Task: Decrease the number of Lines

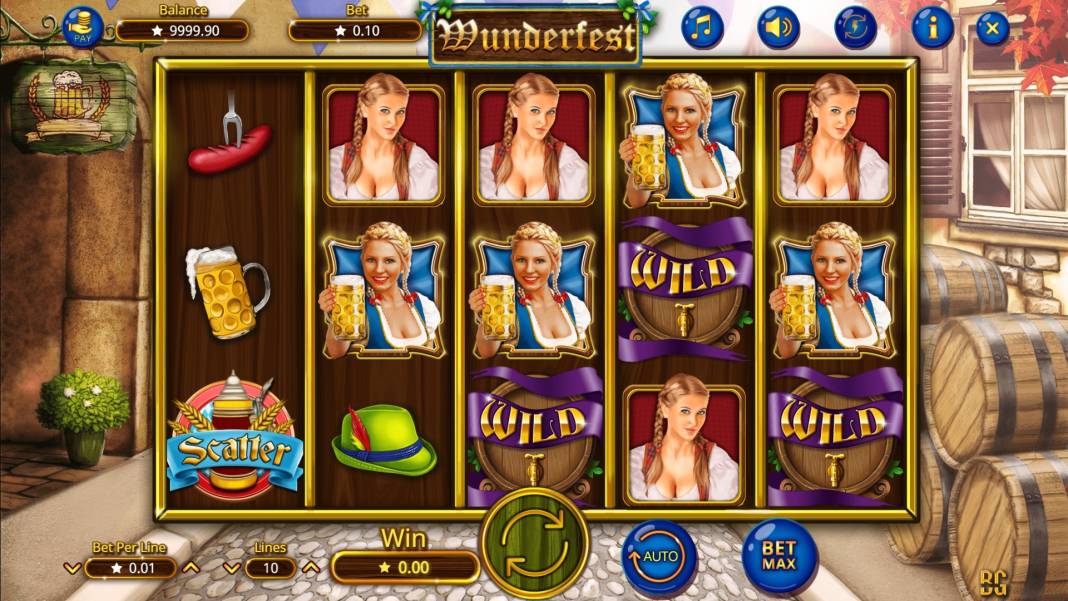Action: click(230, 568)
